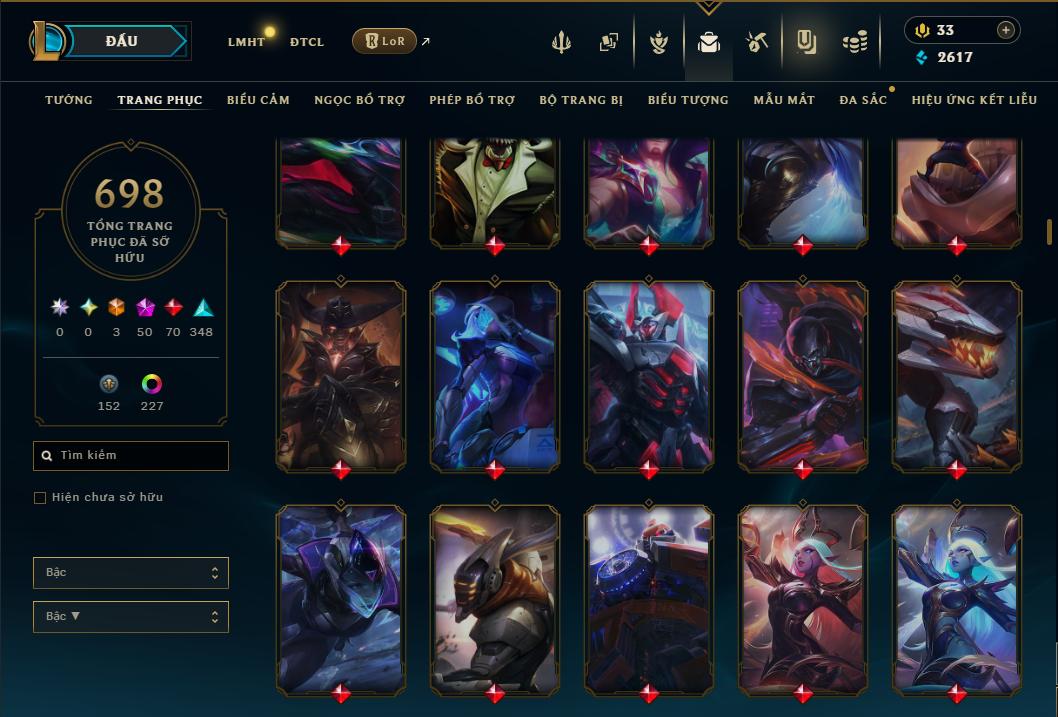This screenshot has height=717, width=1058.
Task: Open the hammer crafting loot icon
Action: point(757,42)
